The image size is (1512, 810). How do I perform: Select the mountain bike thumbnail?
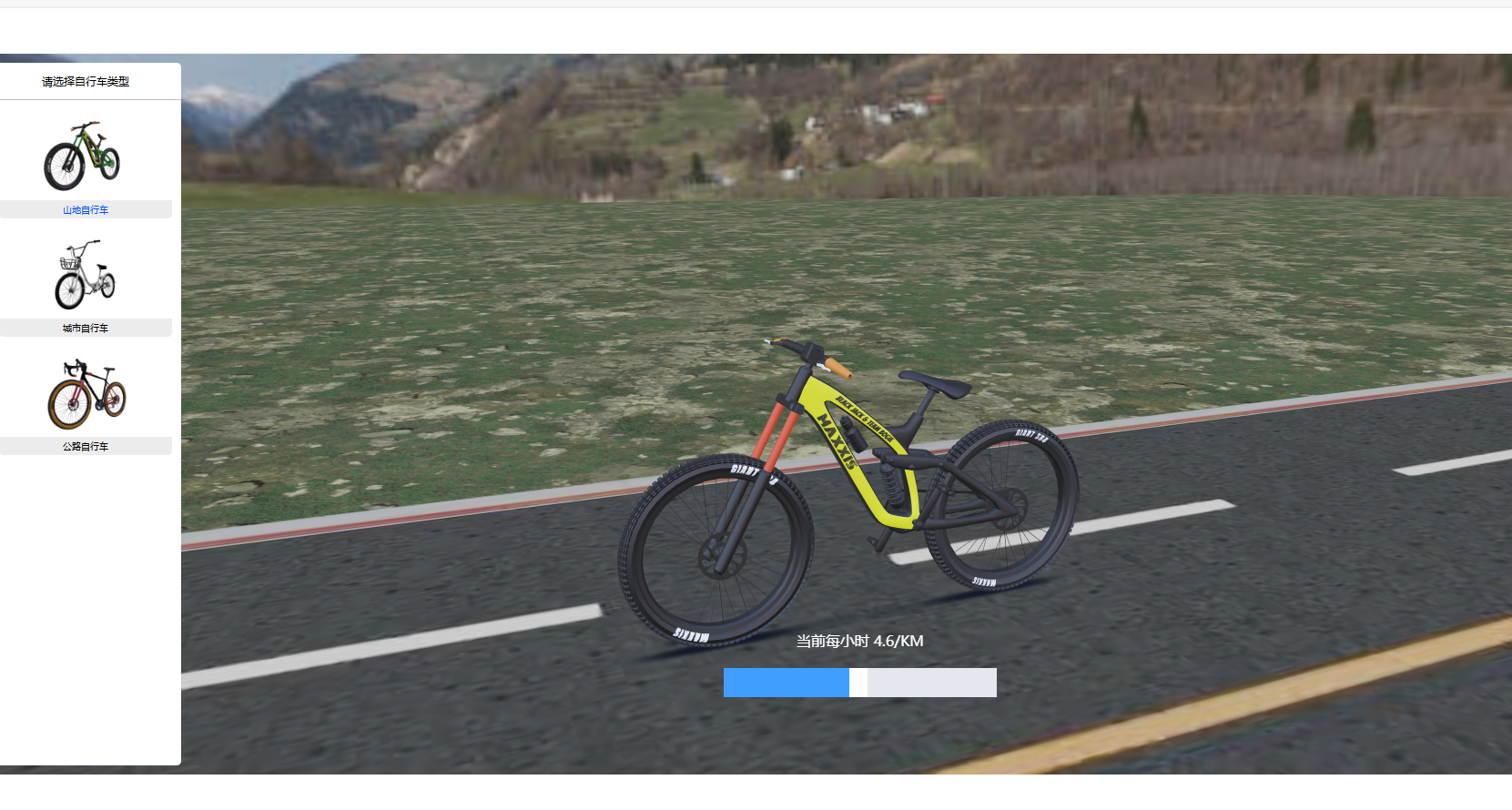[x=82, y=156]
